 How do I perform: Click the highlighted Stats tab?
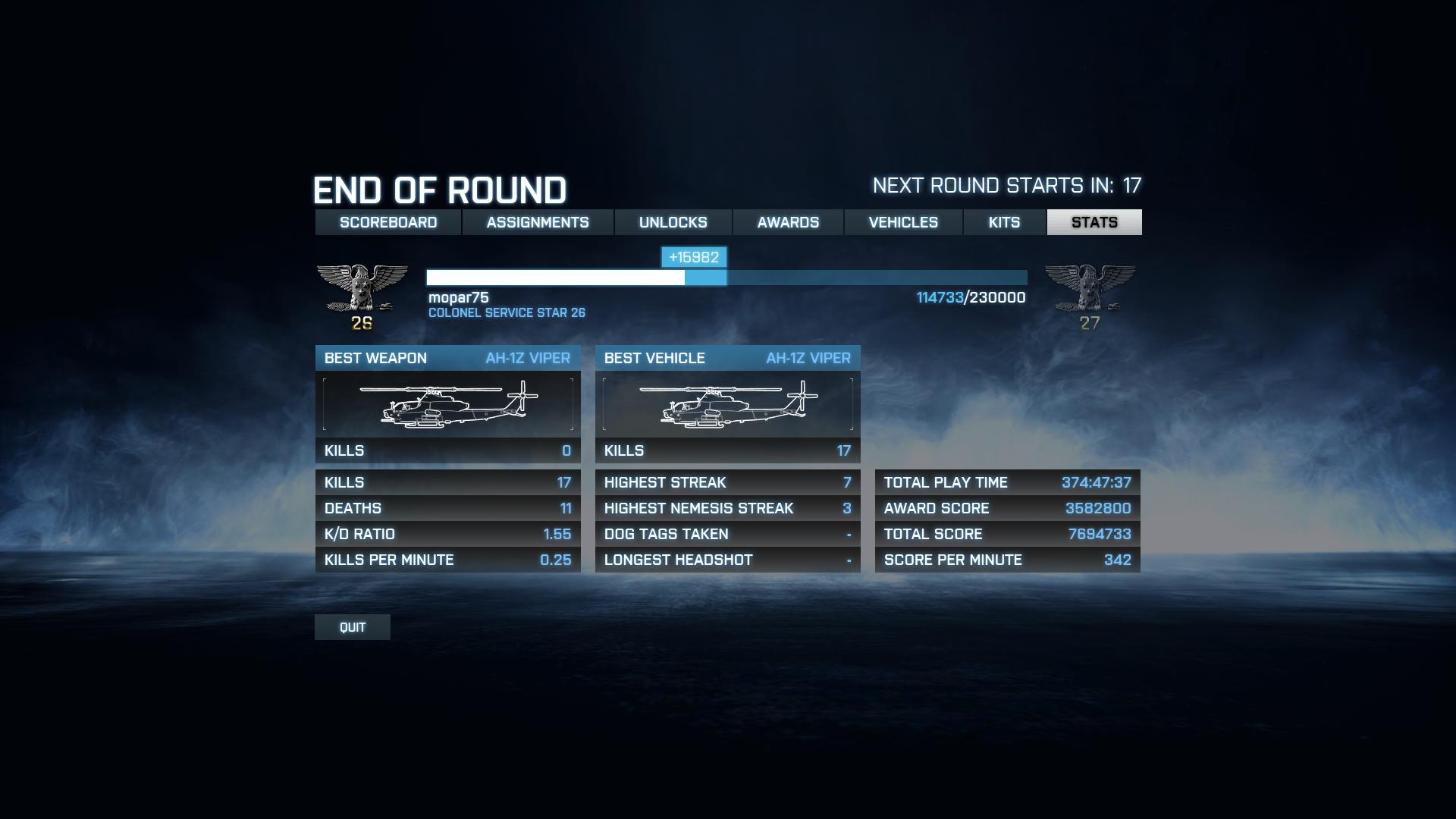click(x=1094, y=222)
